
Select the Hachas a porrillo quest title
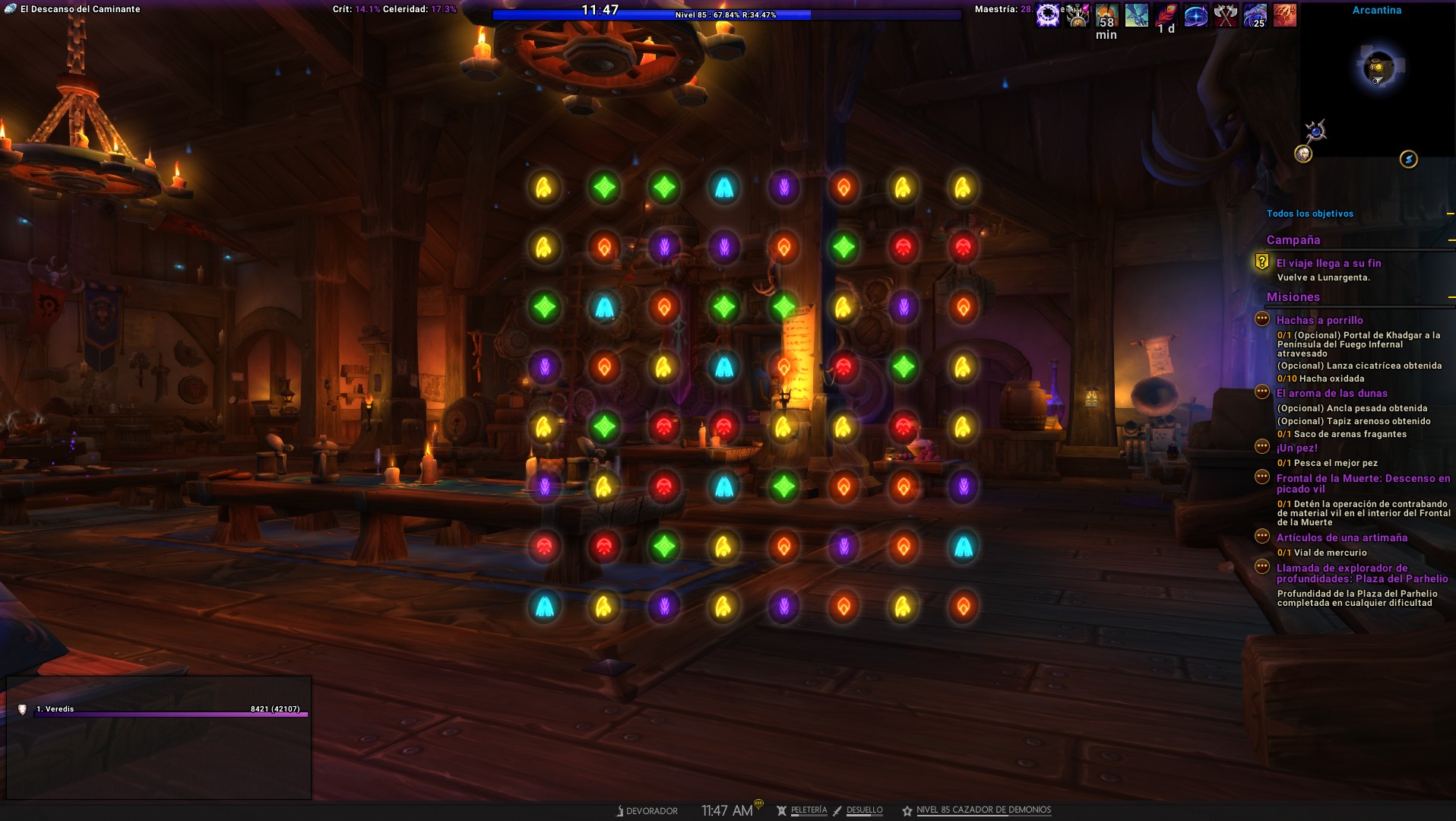point(1319,320)
